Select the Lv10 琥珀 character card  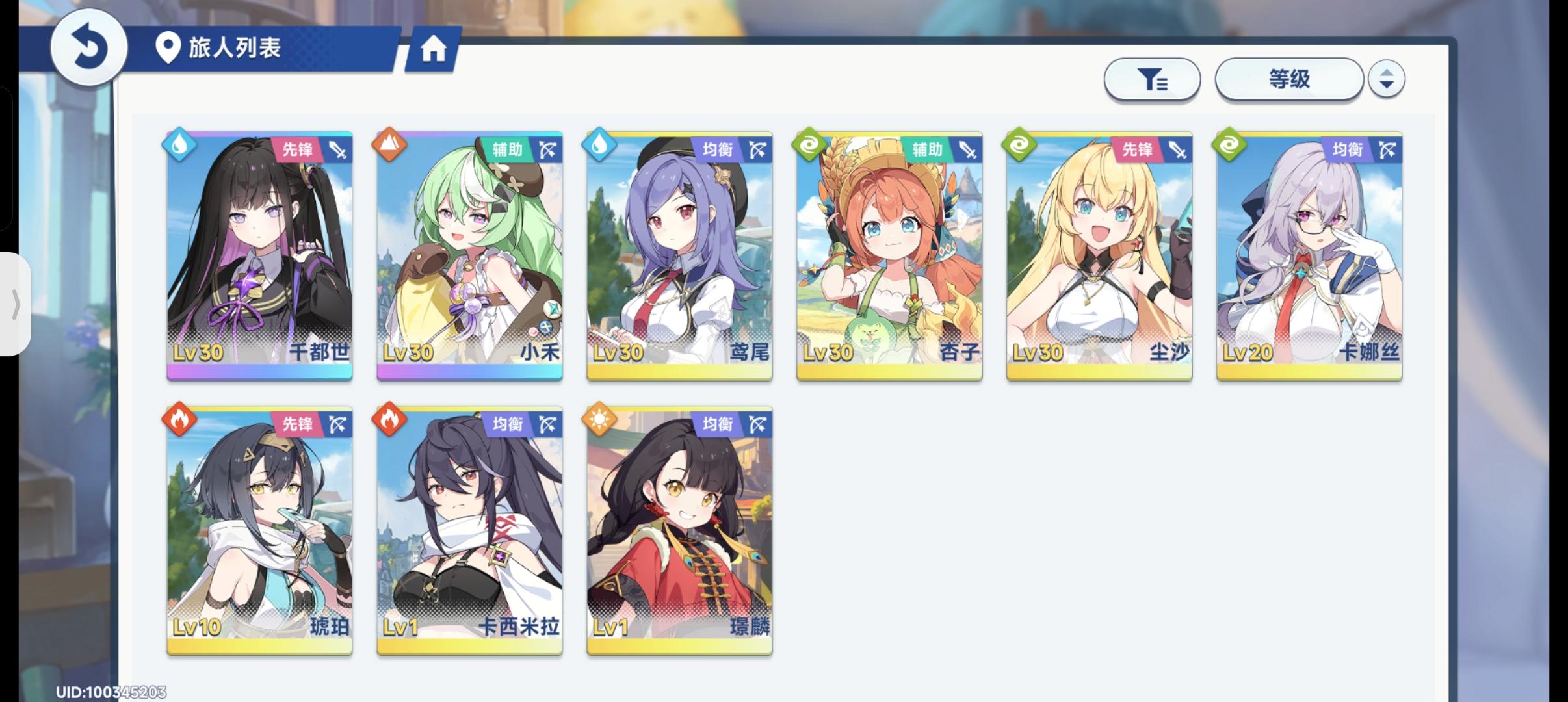tap(259, 526)
